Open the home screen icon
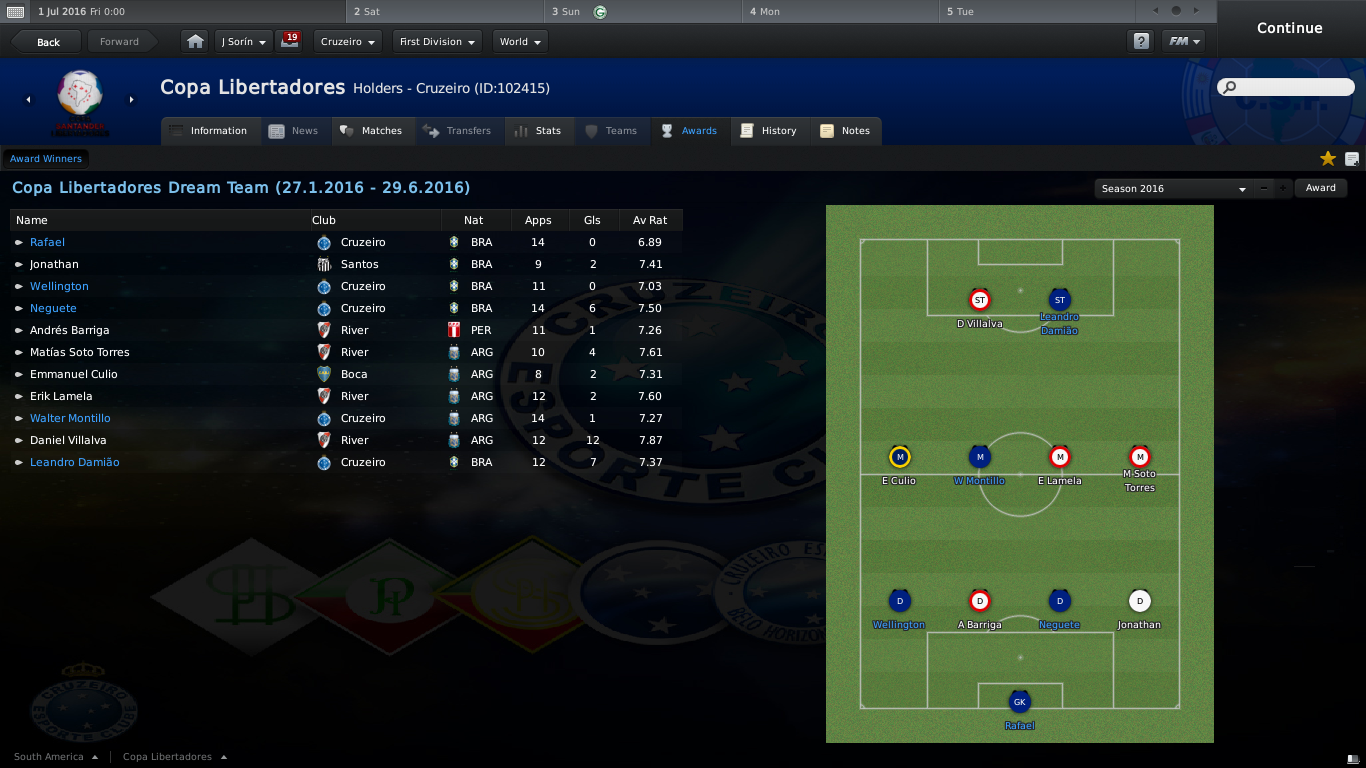1366x768 pixels. click(x=195, y=42)
